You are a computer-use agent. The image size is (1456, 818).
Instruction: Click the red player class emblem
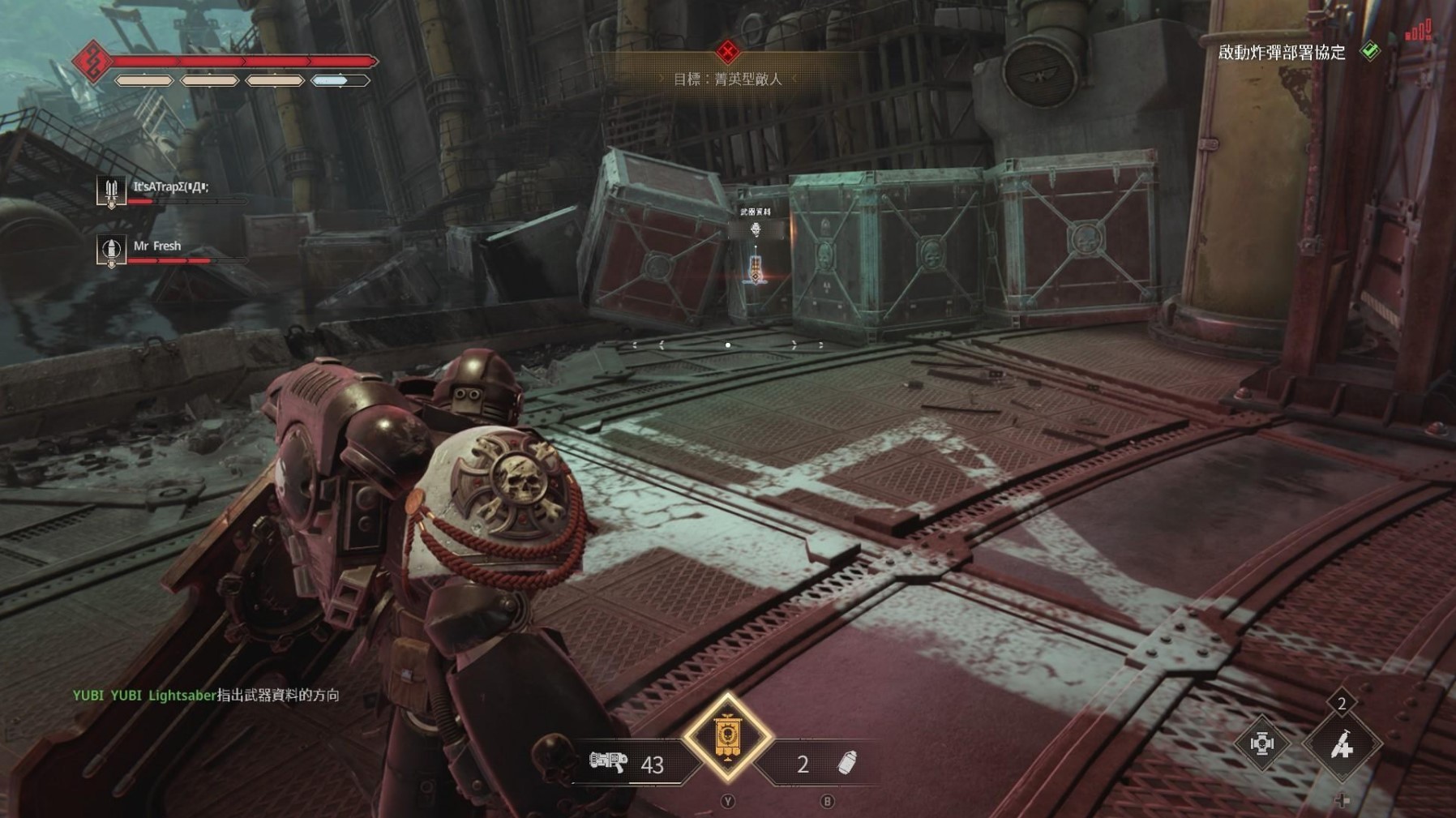pos(92,62)
